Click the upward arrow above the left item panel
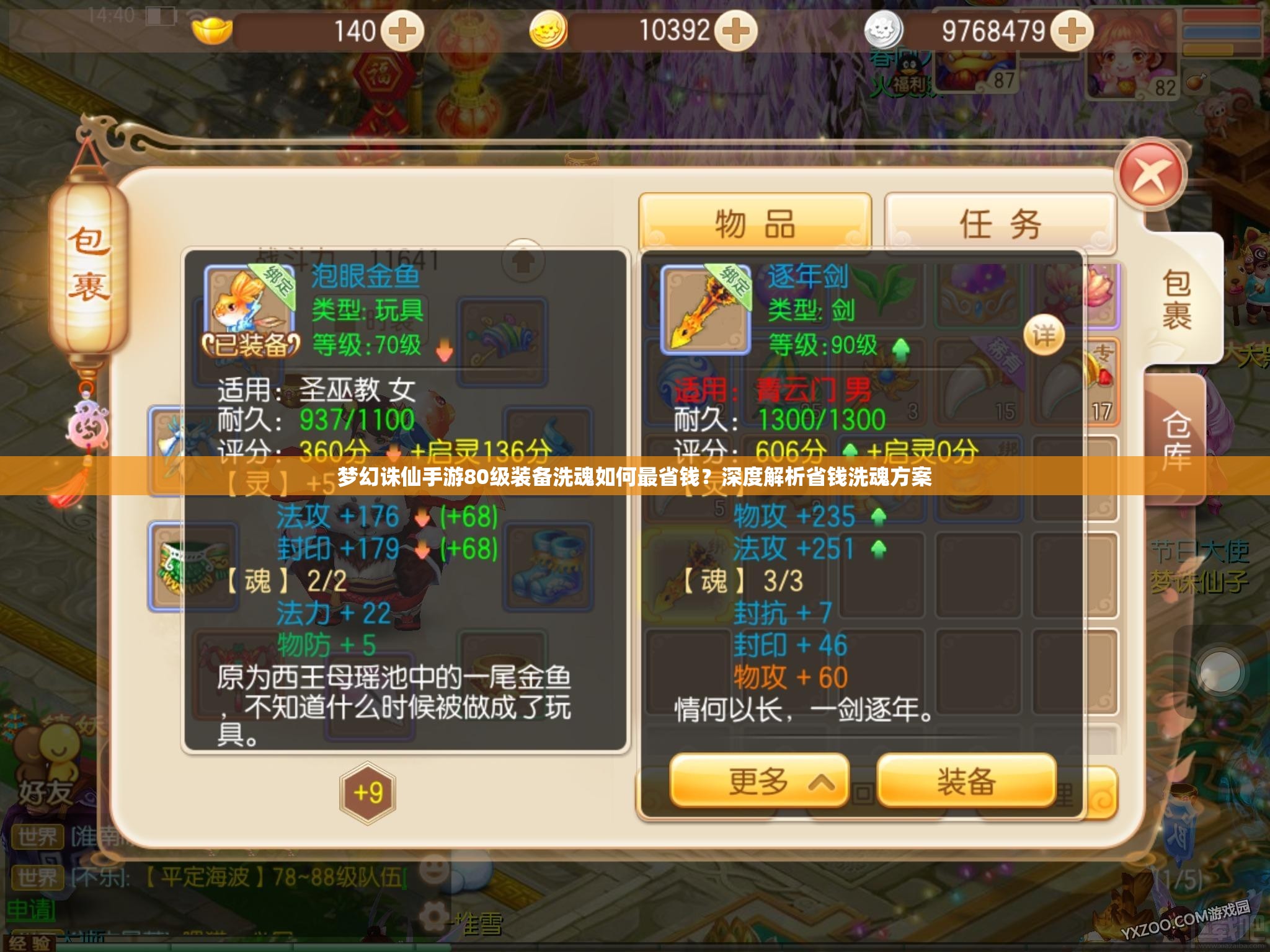The width and height of the screenshot is (1270, 952). click(x=524, y=263)
